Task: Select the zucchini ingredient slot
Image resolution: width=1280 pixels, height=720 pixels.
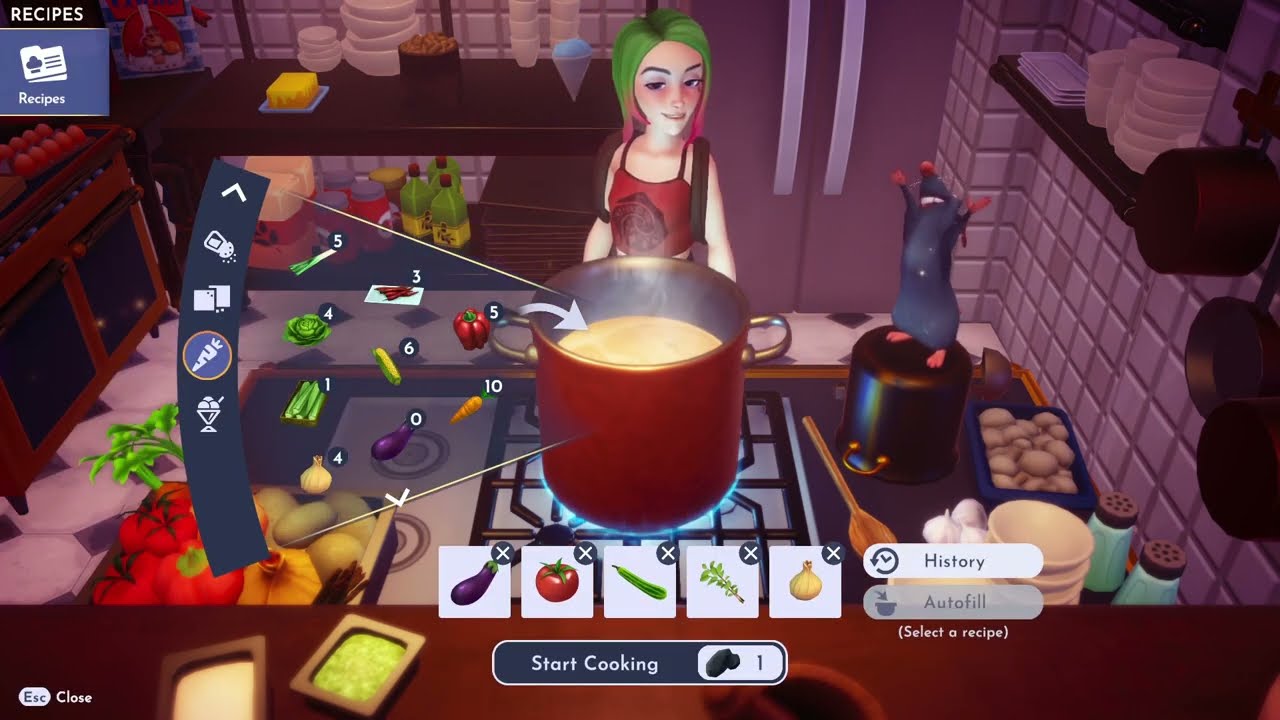Action: 640,583
